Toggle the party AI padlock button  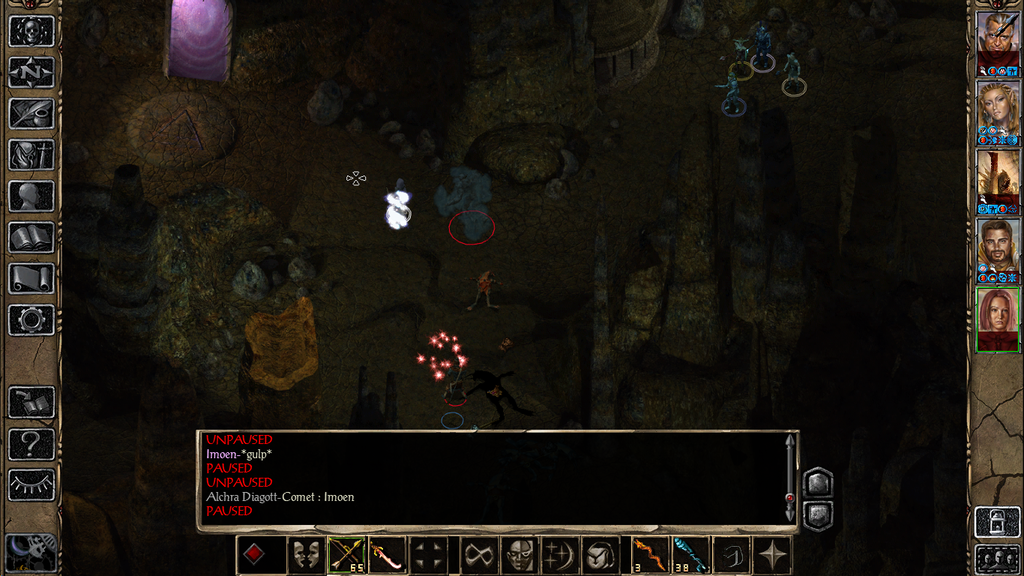coord(997,522)
